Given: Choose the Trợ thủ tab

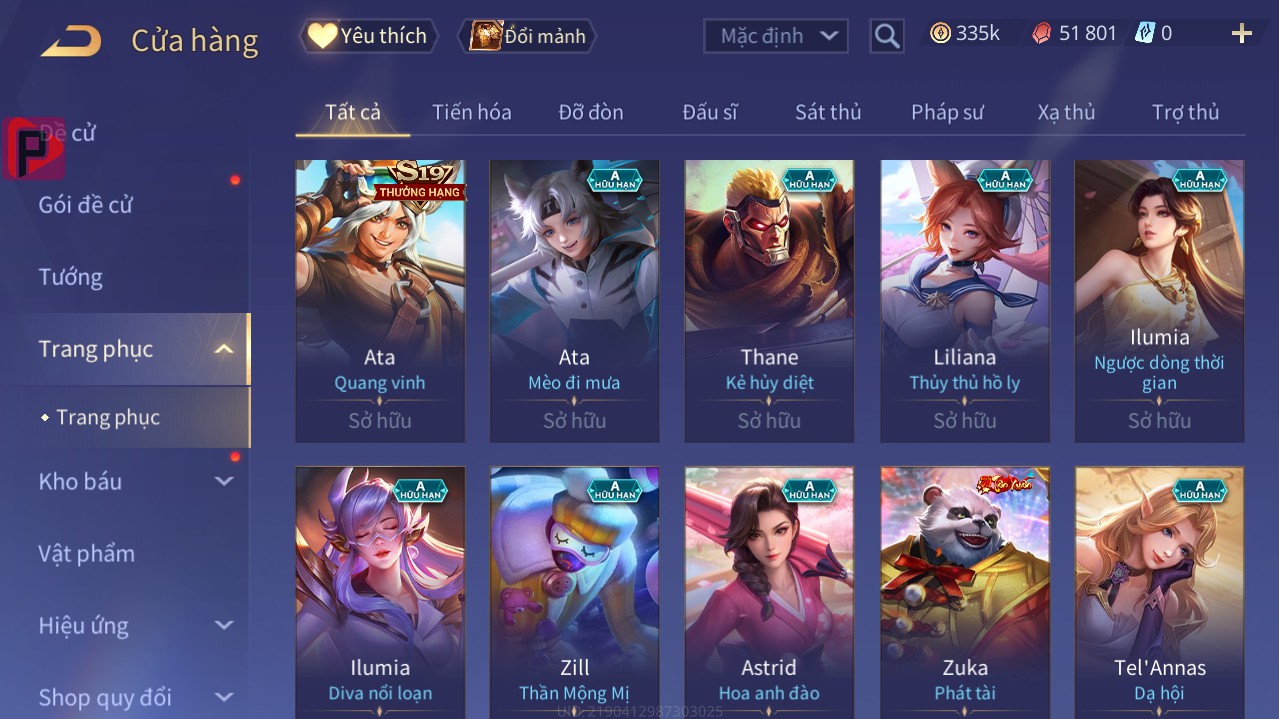Looking at the screenshot, I should [x=1185, y=112].
